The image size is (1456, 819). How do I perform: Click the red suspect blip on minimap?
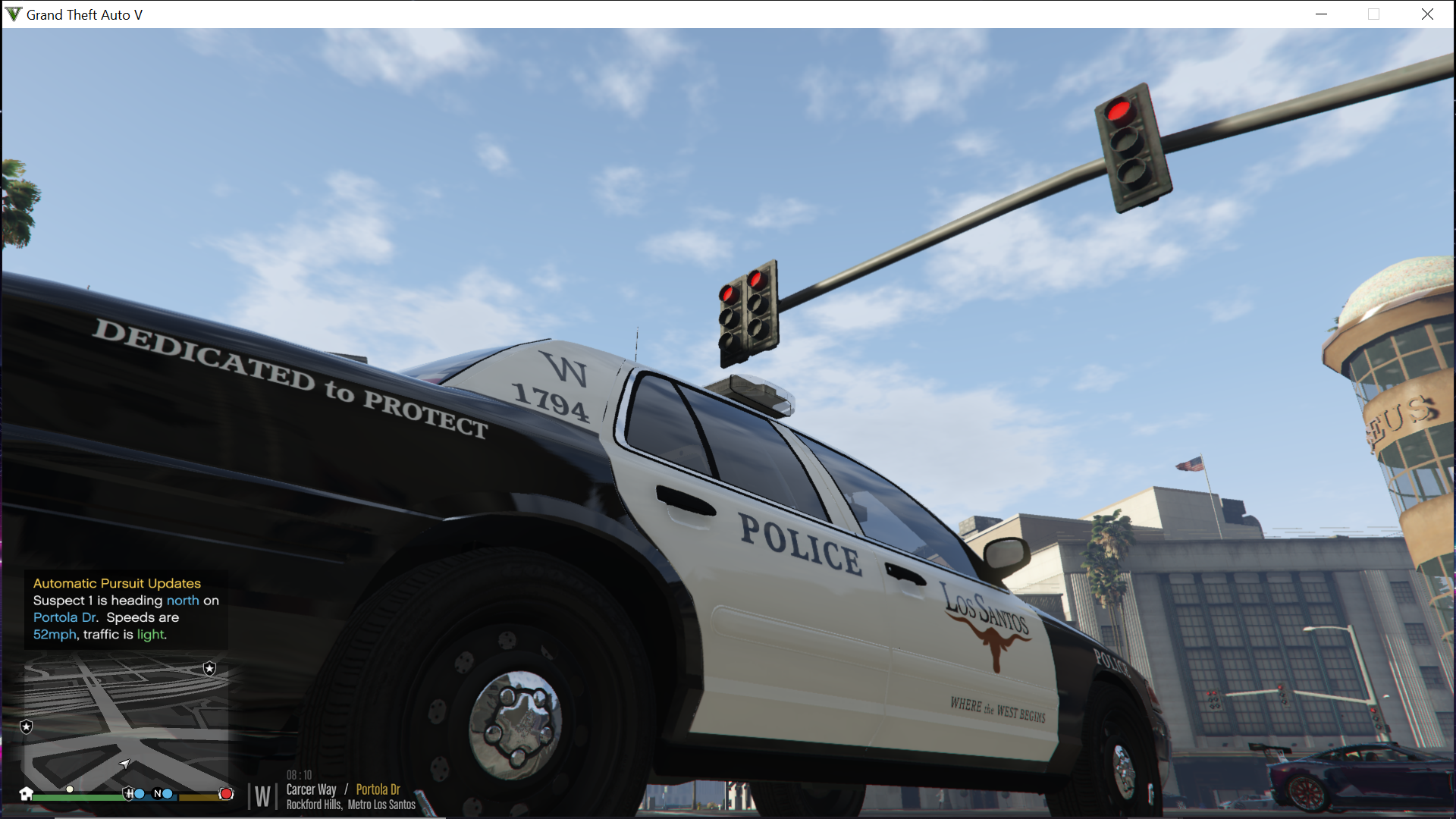[x=226, y=794]
